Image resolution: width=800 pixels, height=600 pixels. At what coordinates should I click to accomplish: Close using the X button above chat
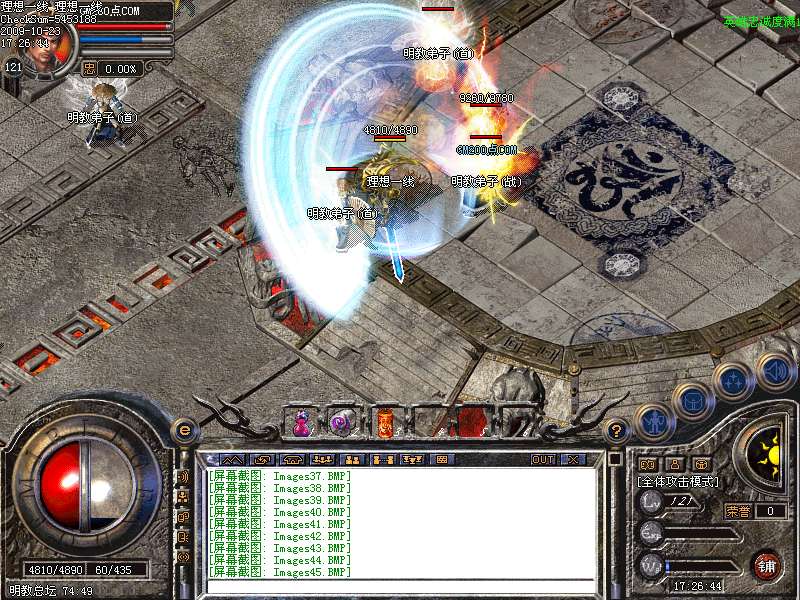pos(573,460)
